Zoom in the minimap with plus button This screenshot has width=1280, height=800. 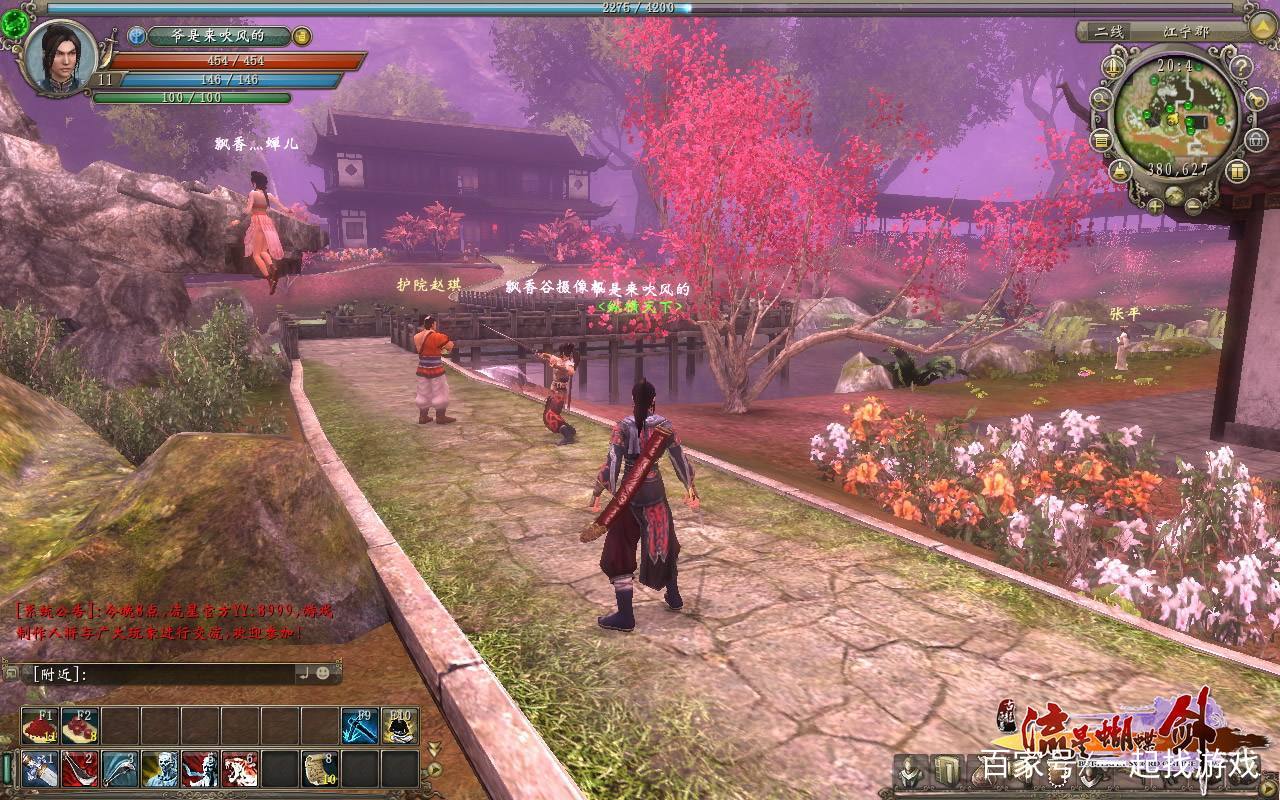pos(1156,206)
